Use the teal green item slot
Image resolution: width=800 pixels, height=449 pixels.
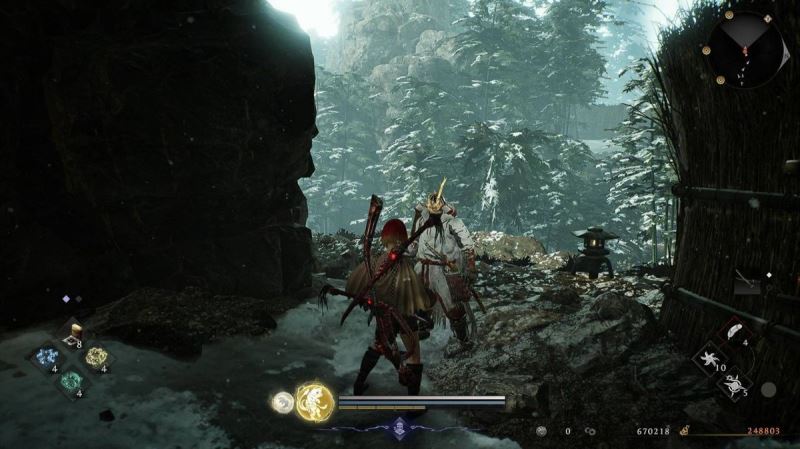72,380
